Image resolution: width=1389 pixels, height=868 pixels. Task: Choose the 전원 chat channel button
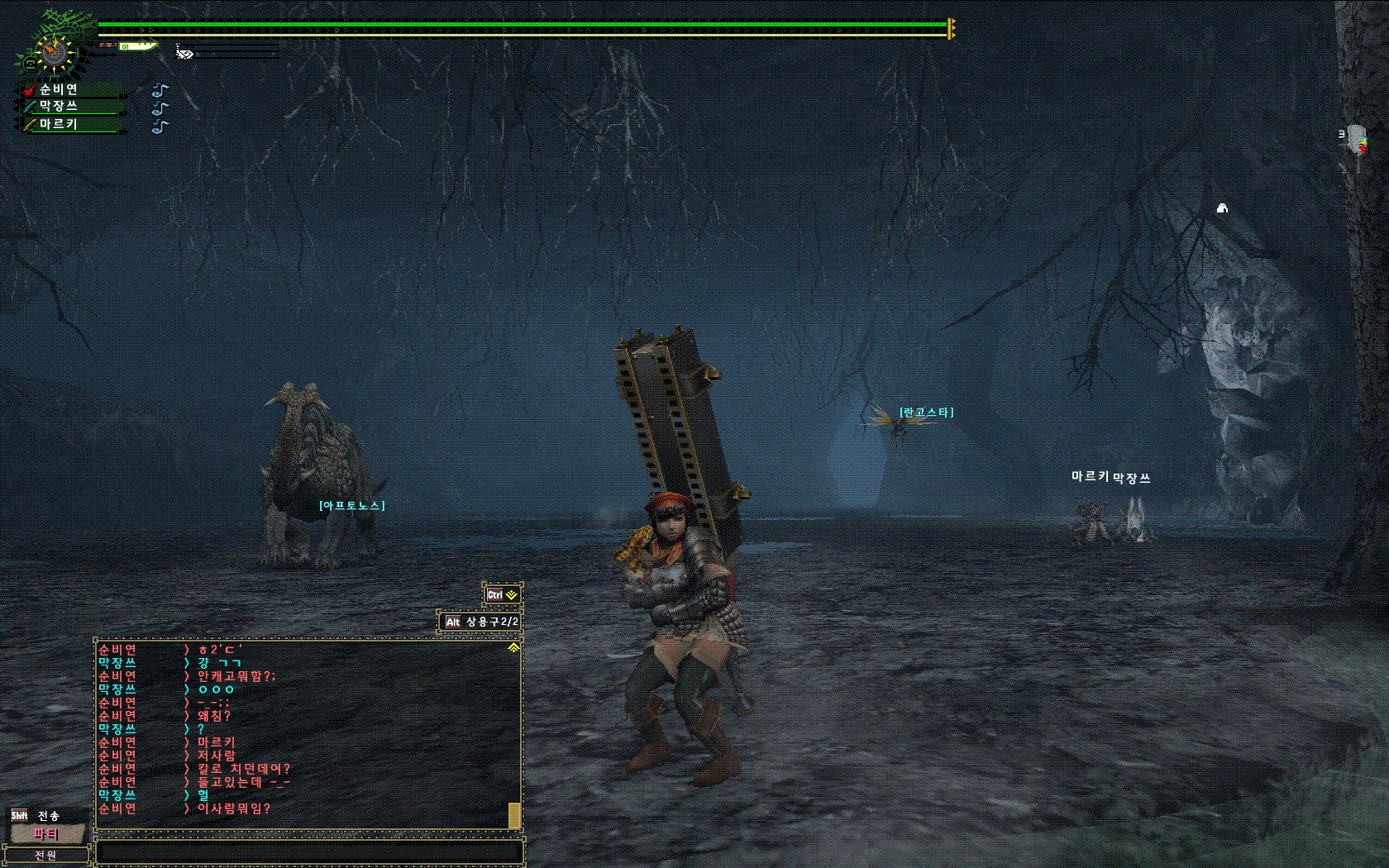click(46, 856)
